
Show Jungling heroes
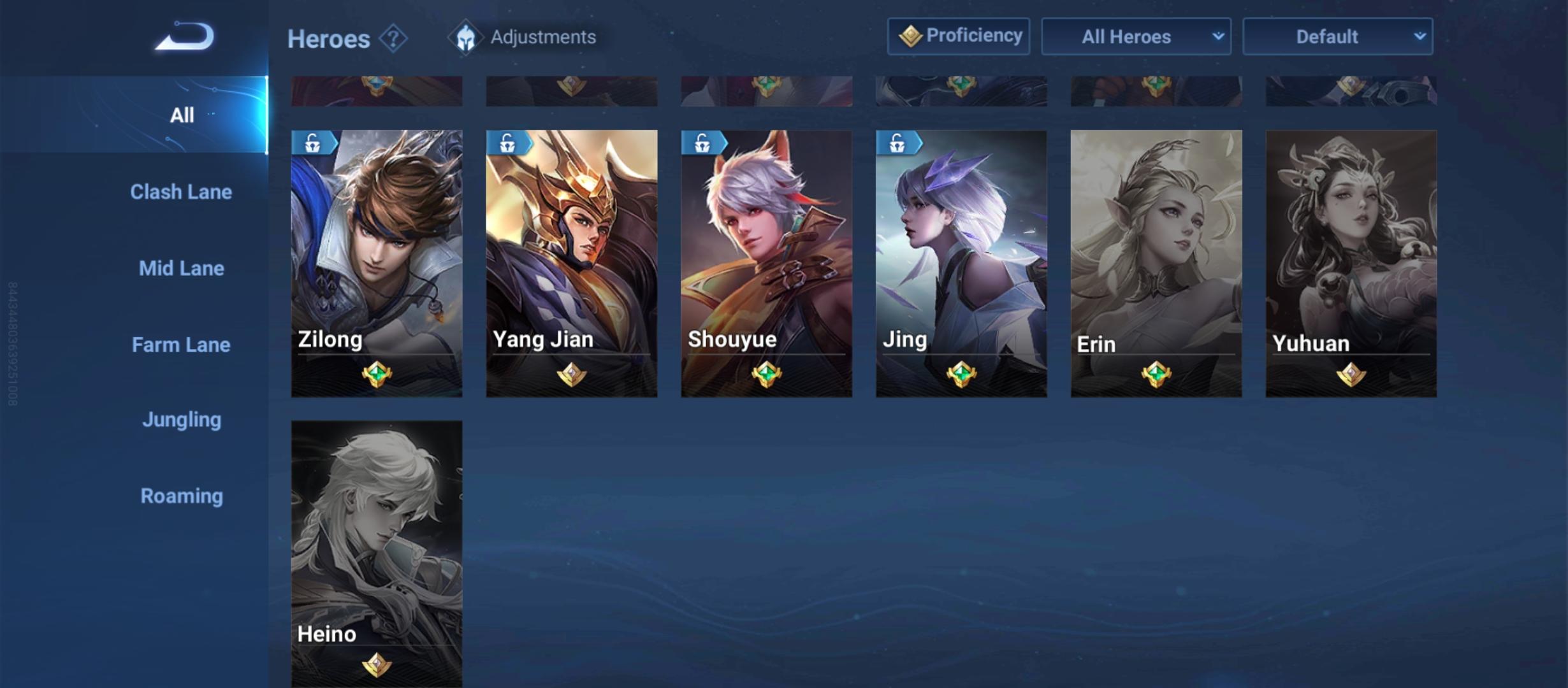[182, 420]
